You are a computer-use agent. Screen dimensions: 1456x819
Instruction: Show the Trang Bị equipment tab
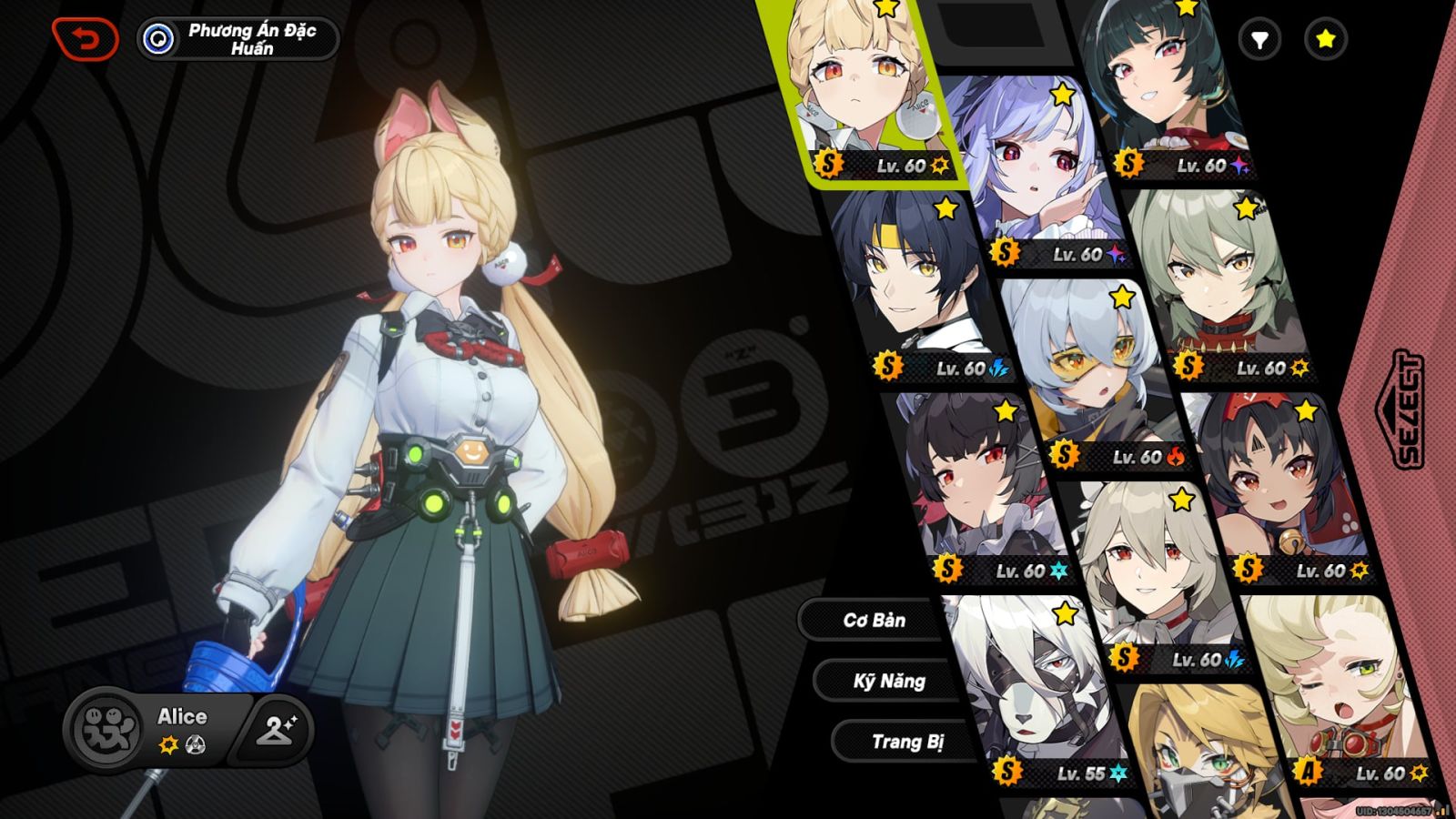tap(906, 742)
